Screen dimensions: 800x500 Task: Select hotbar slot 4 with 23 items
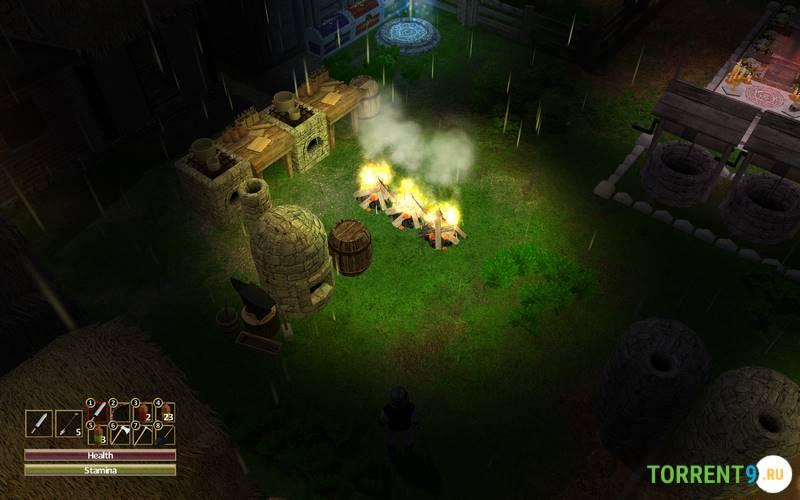click(x=165, y=411)
